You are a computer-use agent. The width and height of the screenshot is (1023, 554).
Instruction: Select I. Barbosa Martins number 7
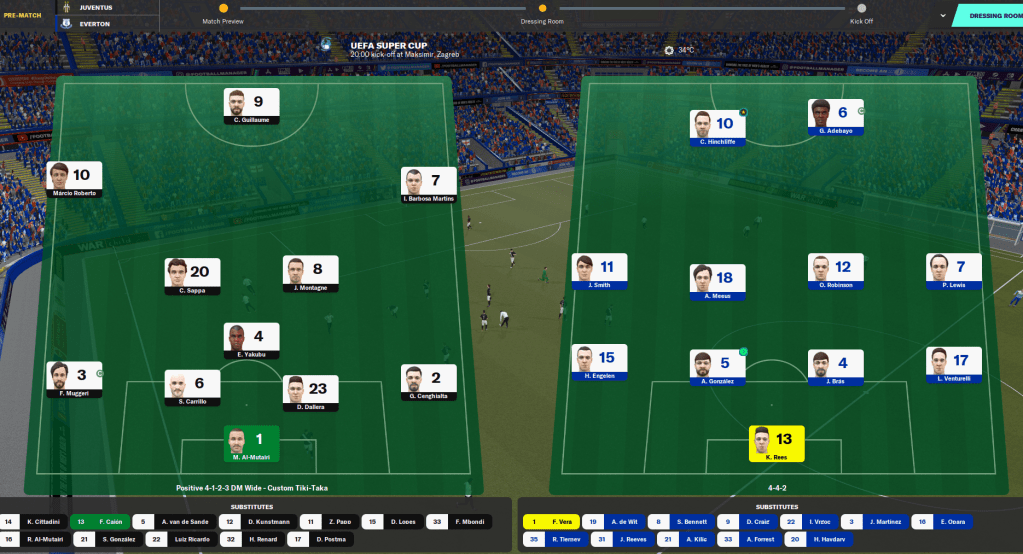pyautogui.click(x=429, y=185)
